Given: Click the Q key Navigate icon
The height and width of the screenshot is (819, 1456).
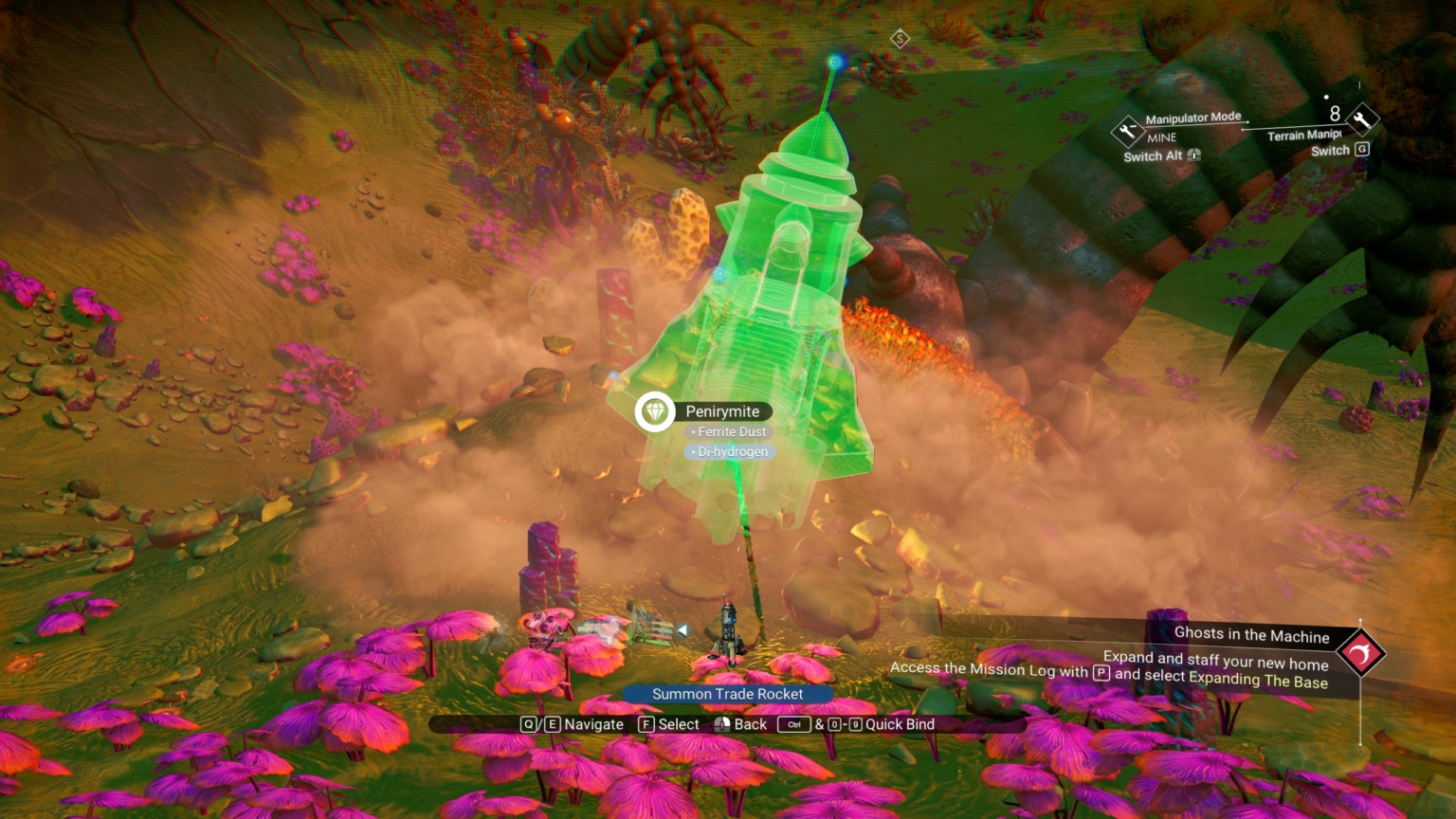Looking at the screenshot, I should point(528,724).
